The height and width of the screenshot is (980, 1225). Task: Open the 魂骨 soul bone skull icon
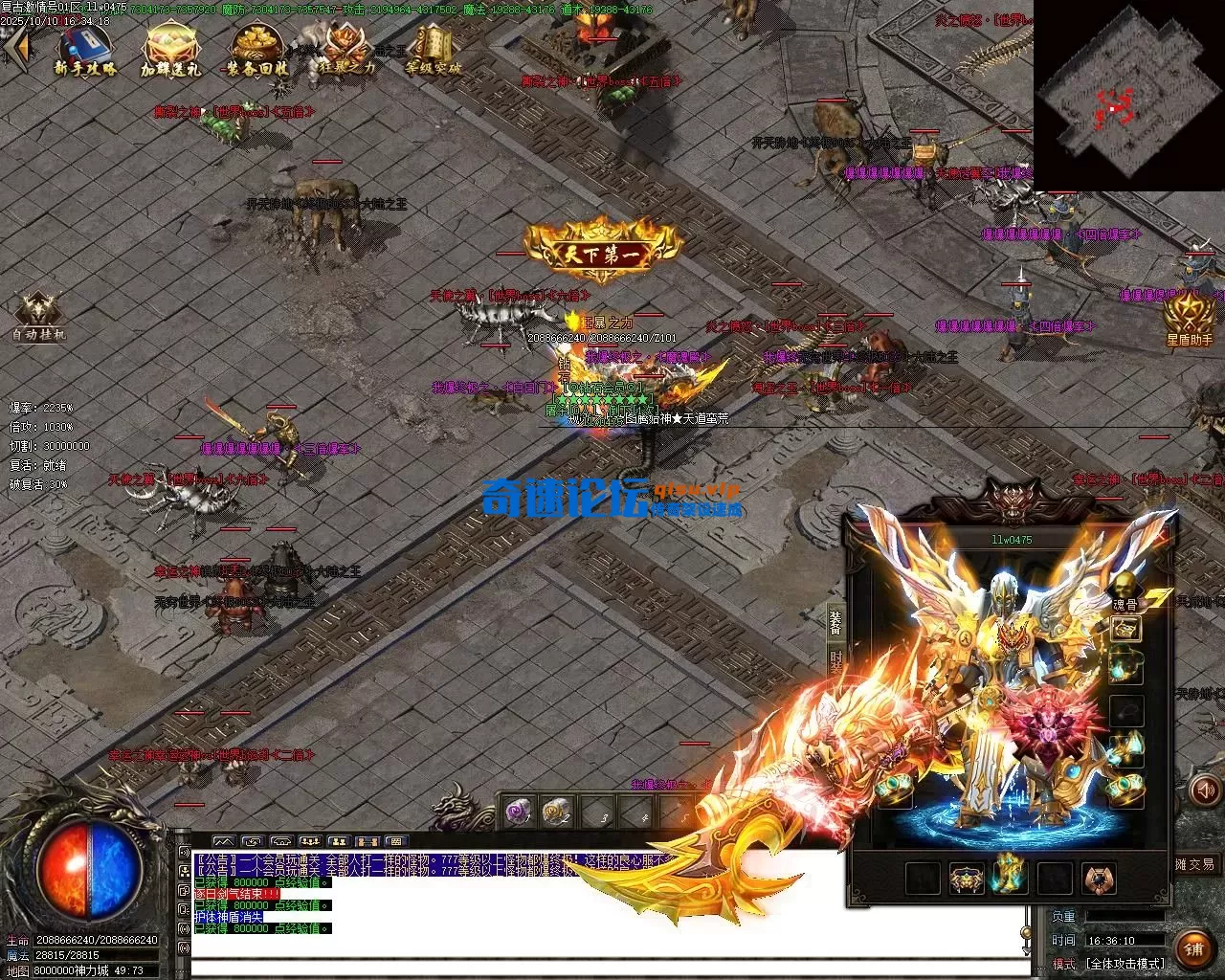(x=1125, y=586)
